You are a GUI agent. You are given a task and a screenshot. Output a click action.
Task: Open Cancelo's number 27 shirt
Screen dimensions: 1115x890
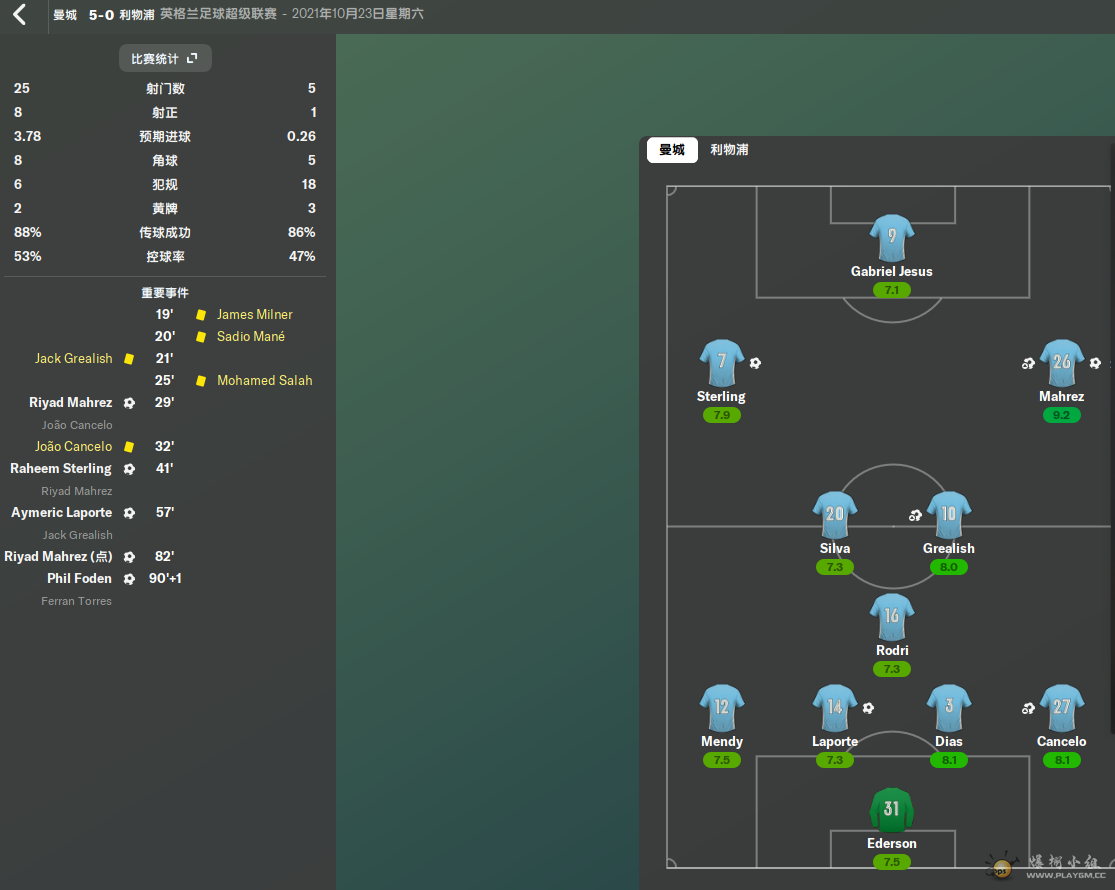1061,708
